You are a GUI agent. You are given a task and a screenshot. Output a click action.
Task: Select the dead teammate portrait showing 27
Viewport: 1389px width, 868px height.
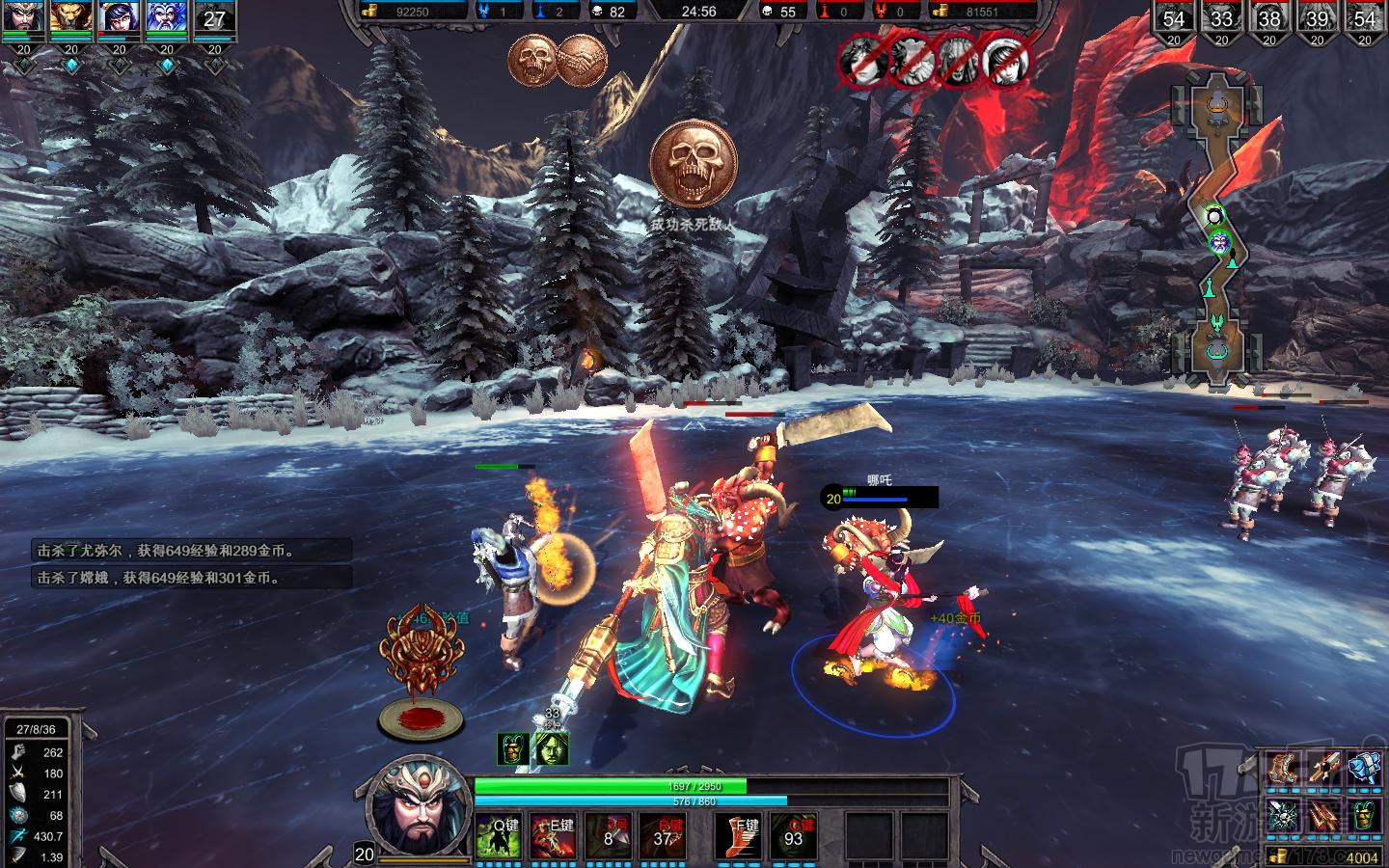(x=214, y=17)
